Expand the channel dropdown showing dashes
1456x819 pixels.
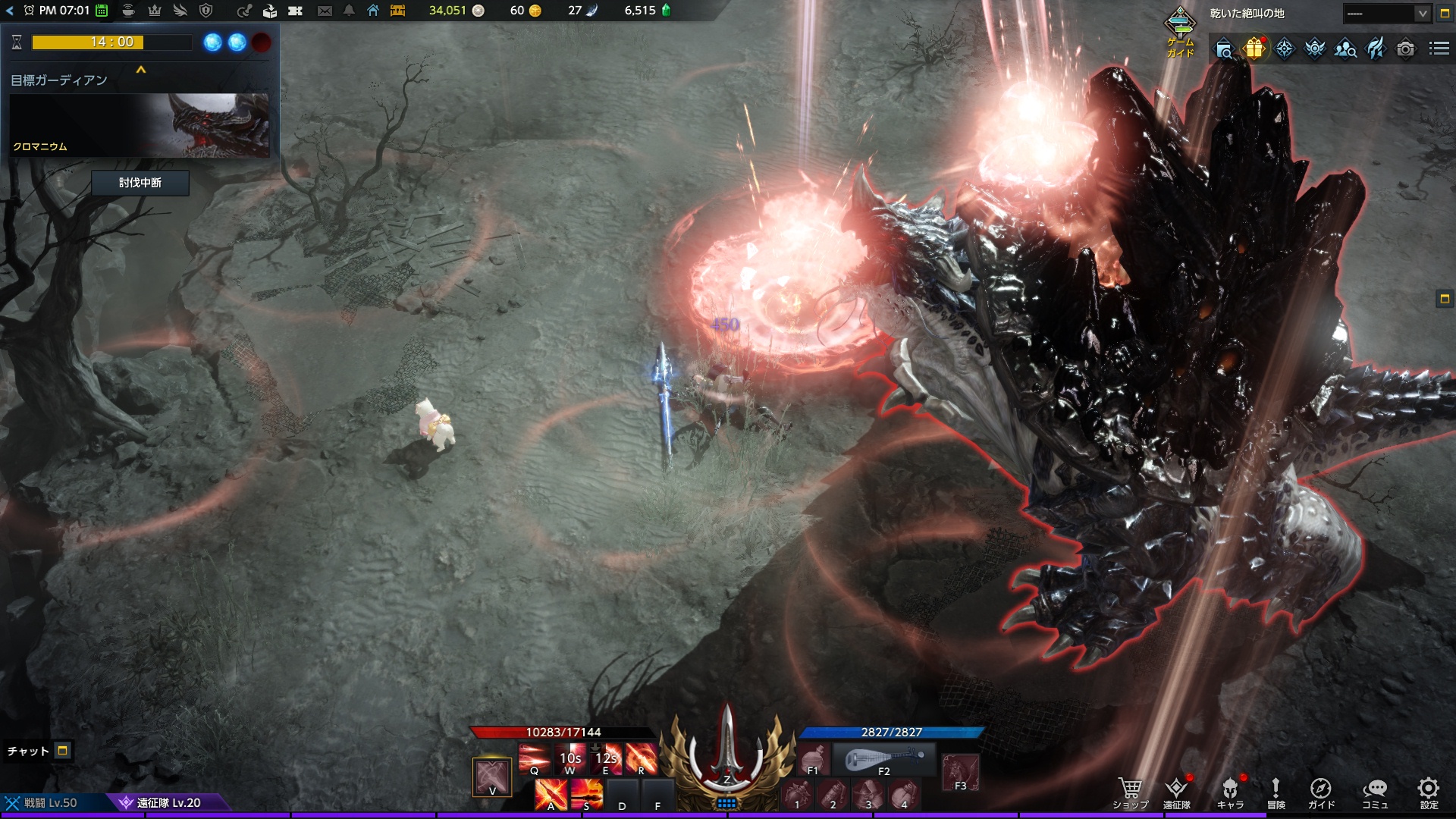coord(1422,14)
